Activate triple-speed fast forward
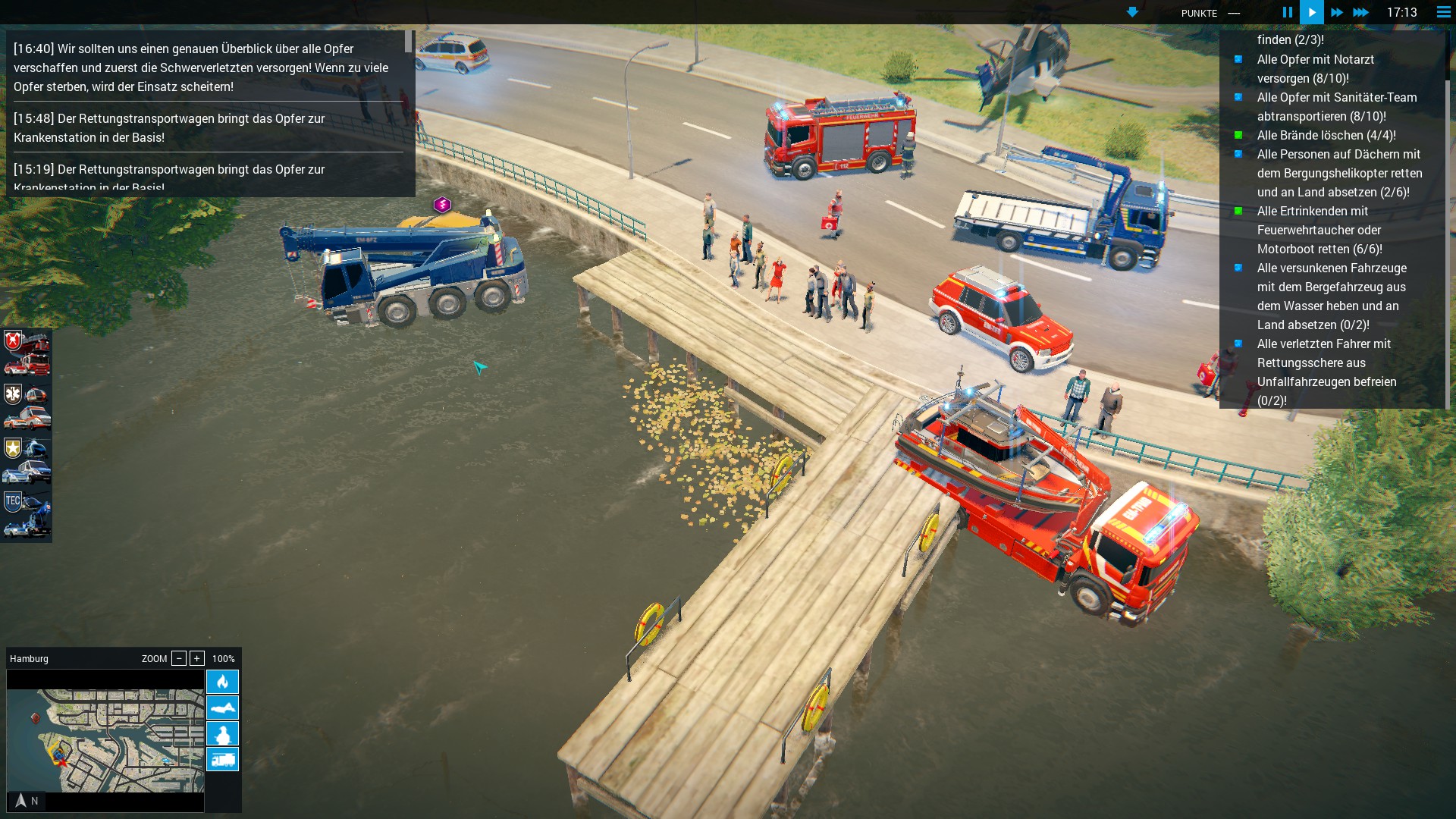 point(1362,12)
